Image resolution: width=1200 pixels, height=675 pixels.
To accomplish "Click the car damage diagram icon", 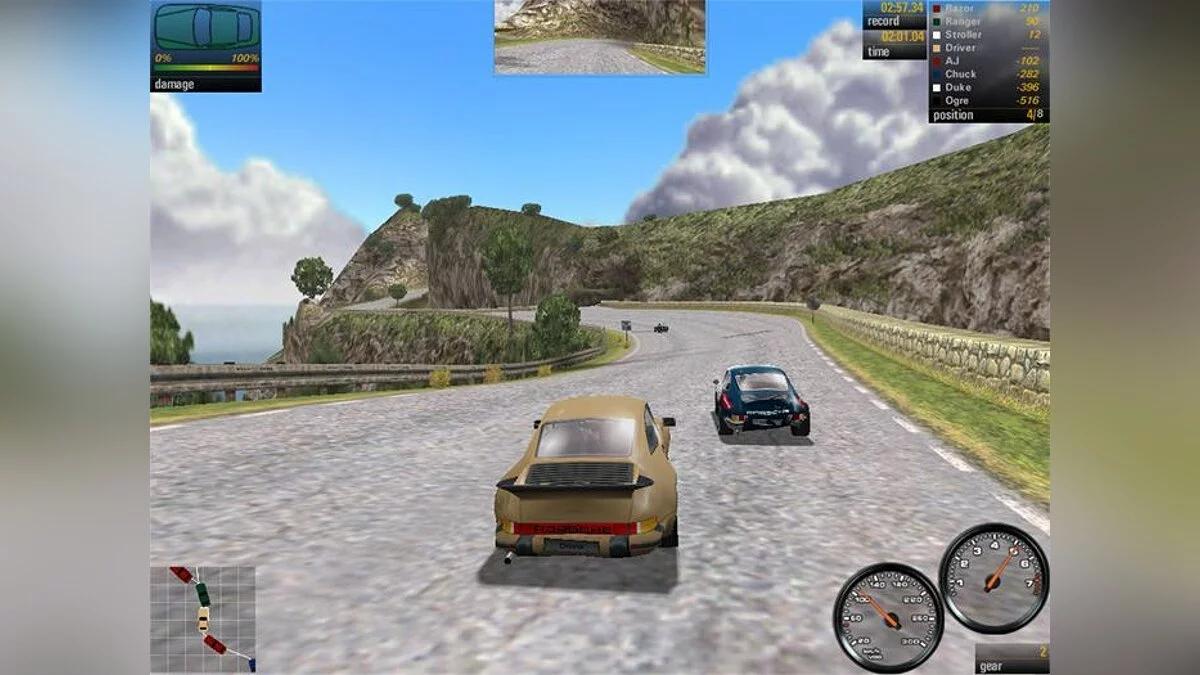I will [x=206, y=27].
